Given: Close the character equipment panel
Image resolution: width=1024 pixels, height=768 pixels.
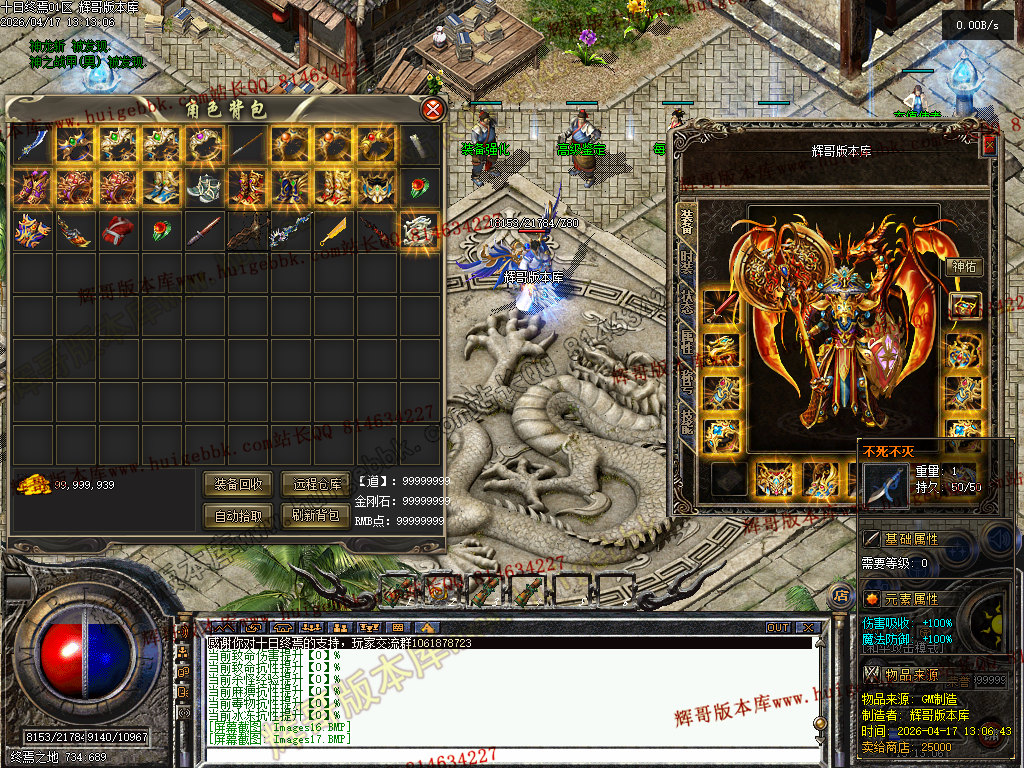Looking at the screenshot, I should (x=989, y=145).
